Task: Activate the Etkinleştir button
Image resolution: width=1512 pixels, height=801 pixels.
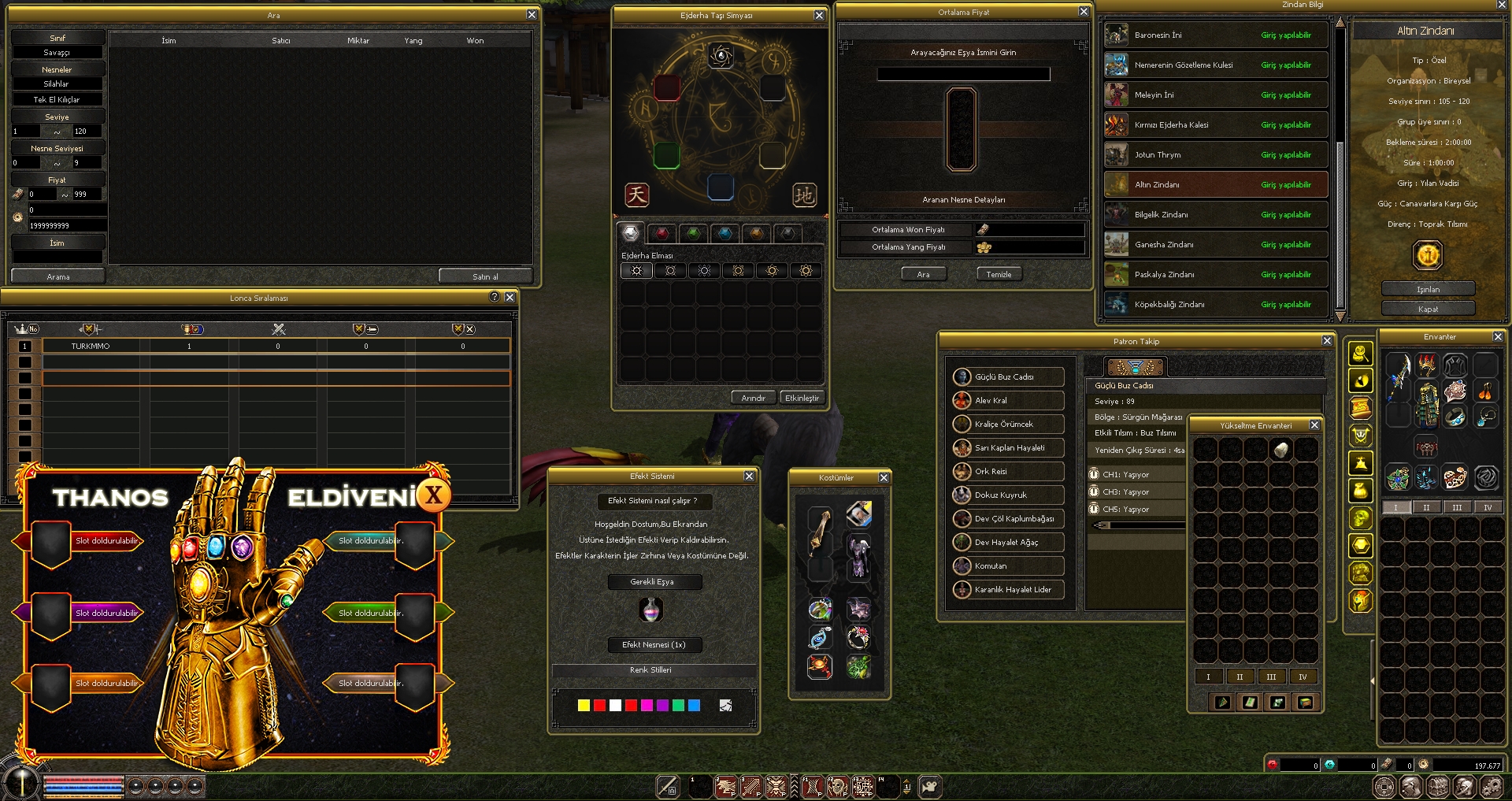Action: pos(802,398)
